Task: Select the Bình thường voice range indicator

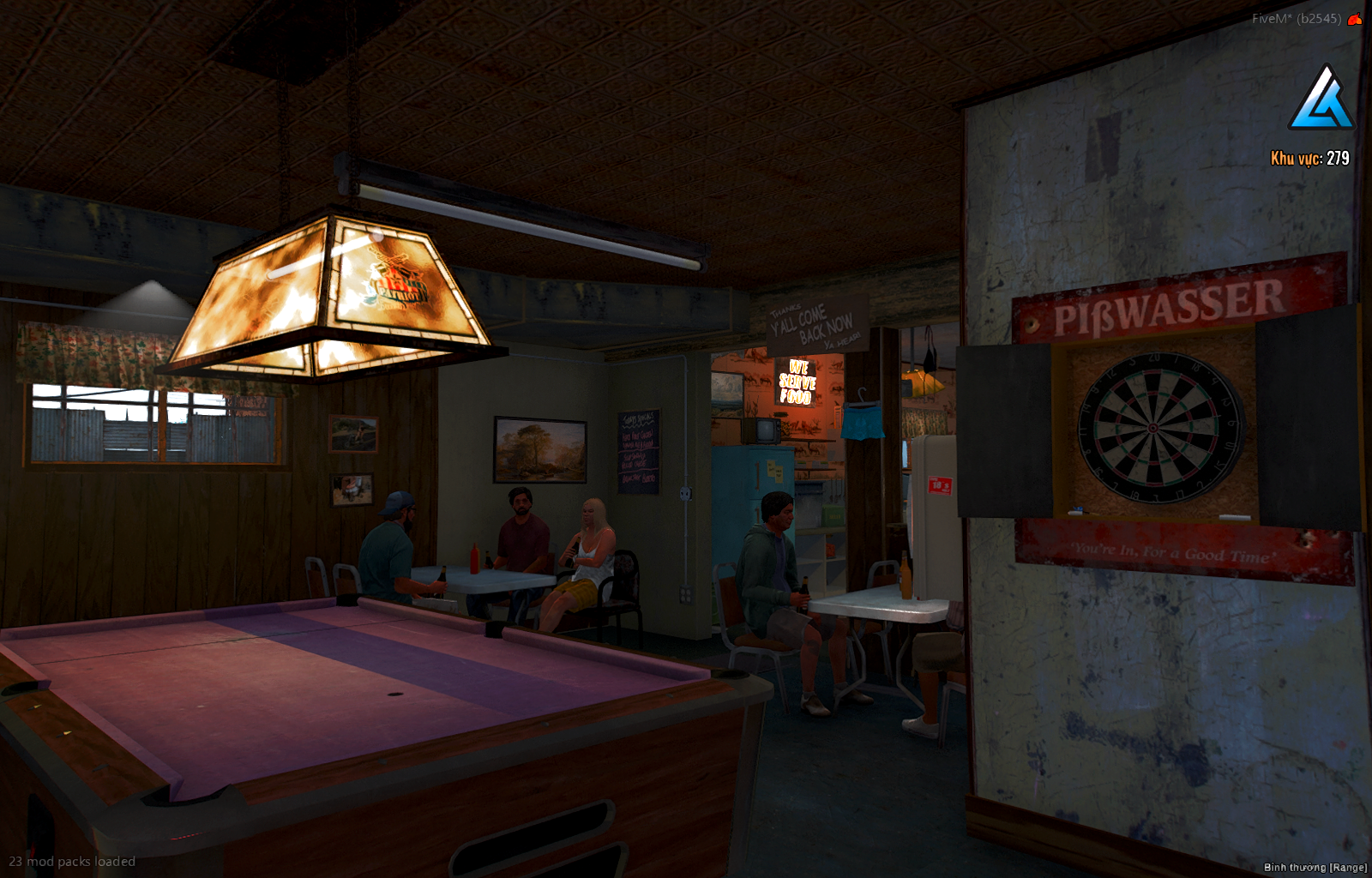Action: pos(1315,868)
